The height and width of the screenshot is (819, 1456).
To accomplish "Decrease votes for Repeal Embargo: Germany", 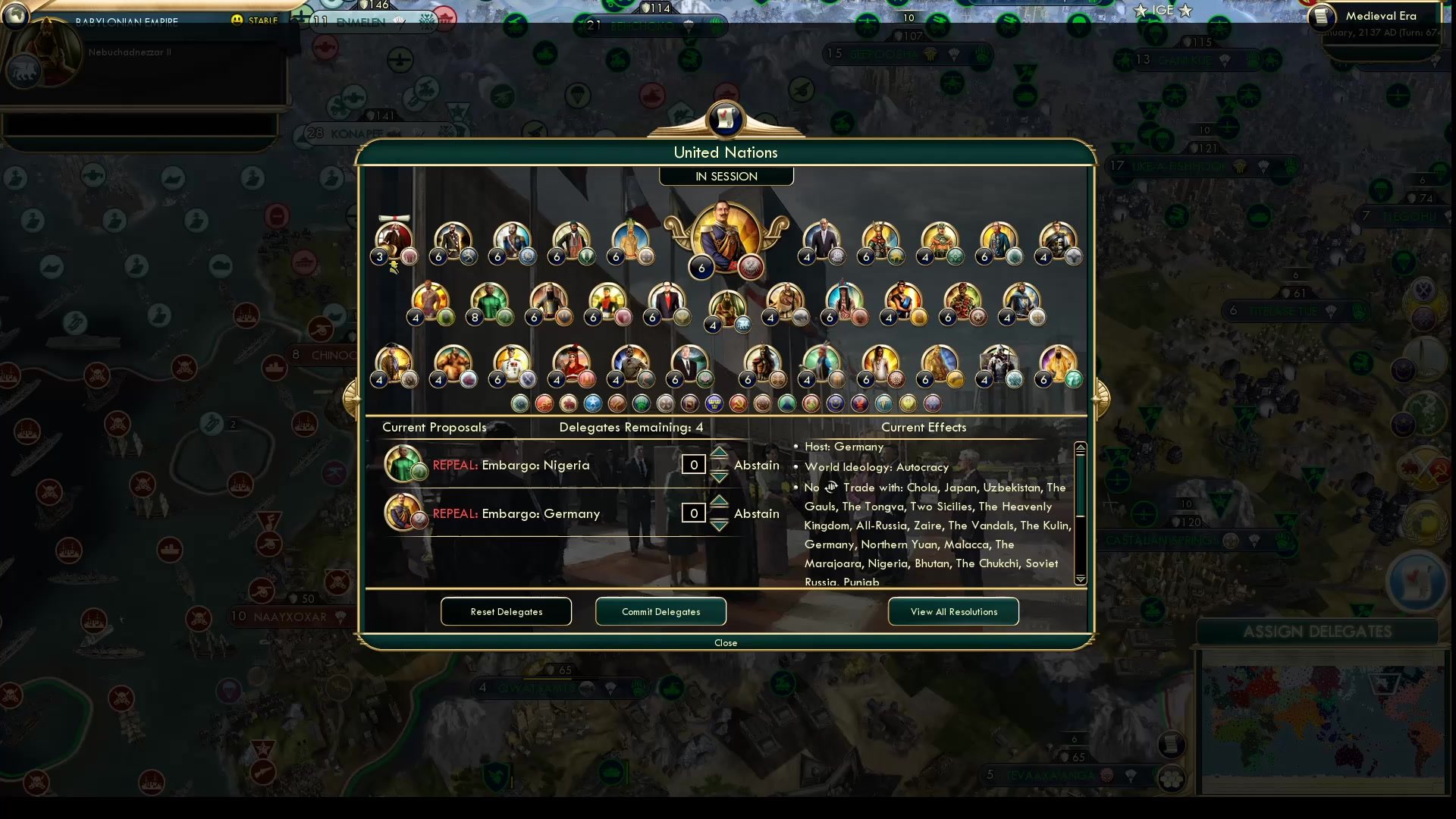I will [x=718, y=523].
